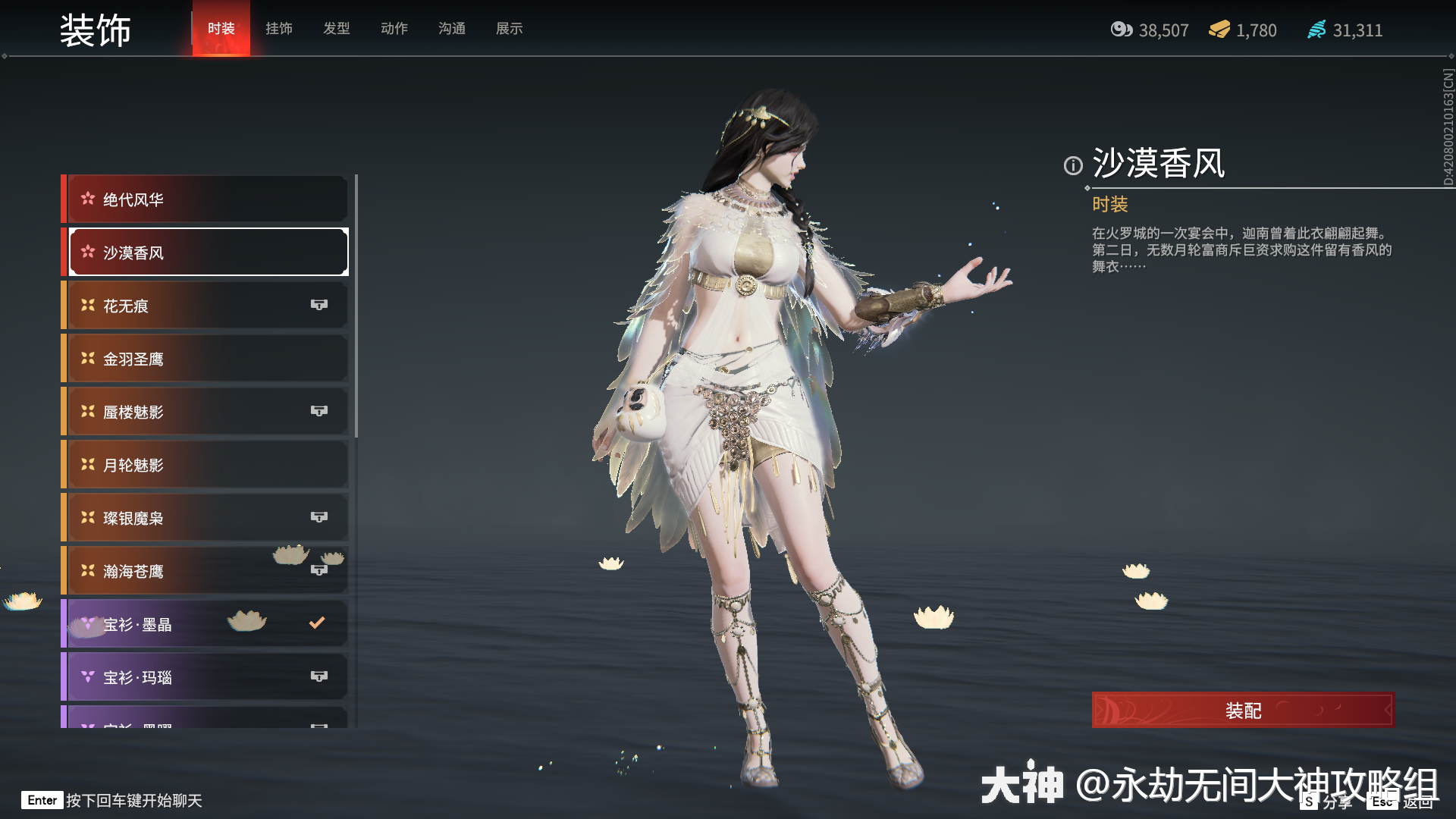This screenshot has height=819, width=1456.
Task: Click the gold ingot currency icon
Action: point(1222,30)
